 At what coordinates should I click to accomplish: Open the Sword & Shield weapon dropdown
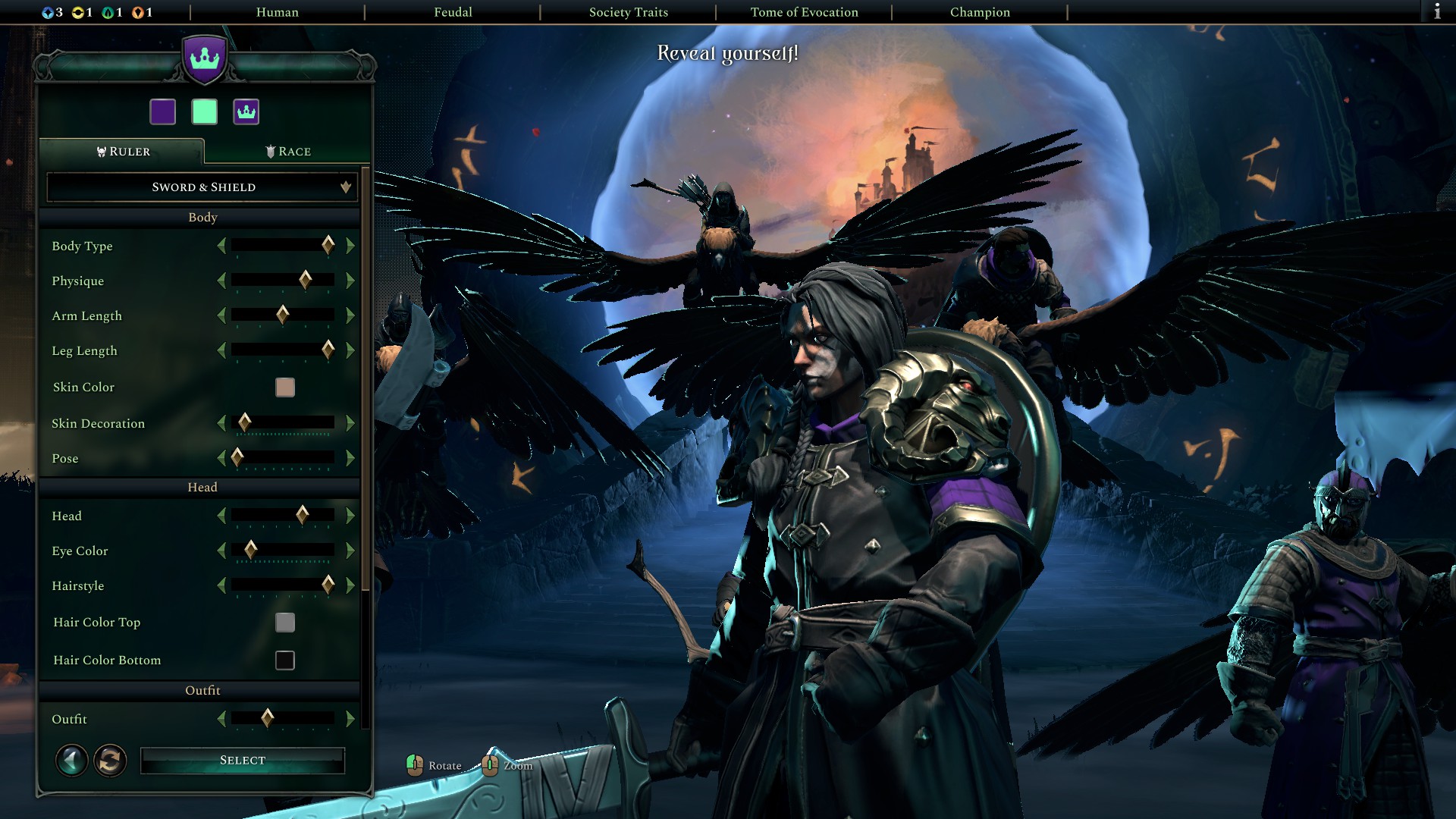tap(201, 187)
